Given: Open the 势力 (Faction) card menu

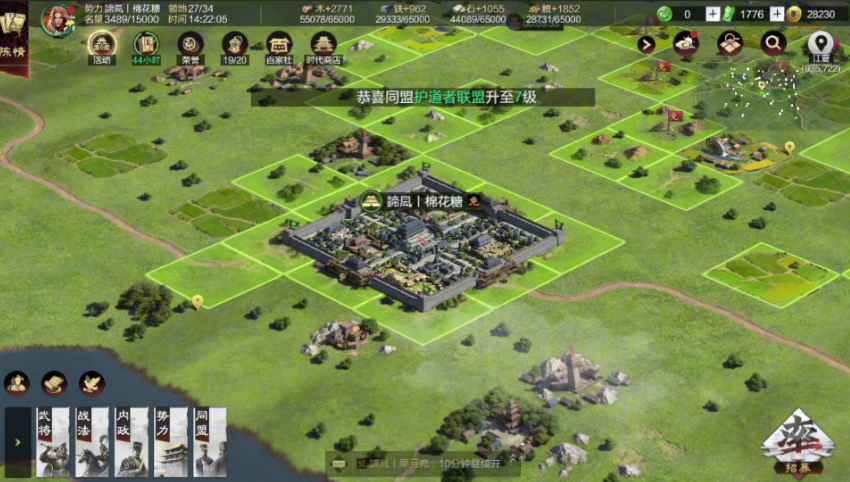Looking at the screenshot, I should tap(171, 441).
